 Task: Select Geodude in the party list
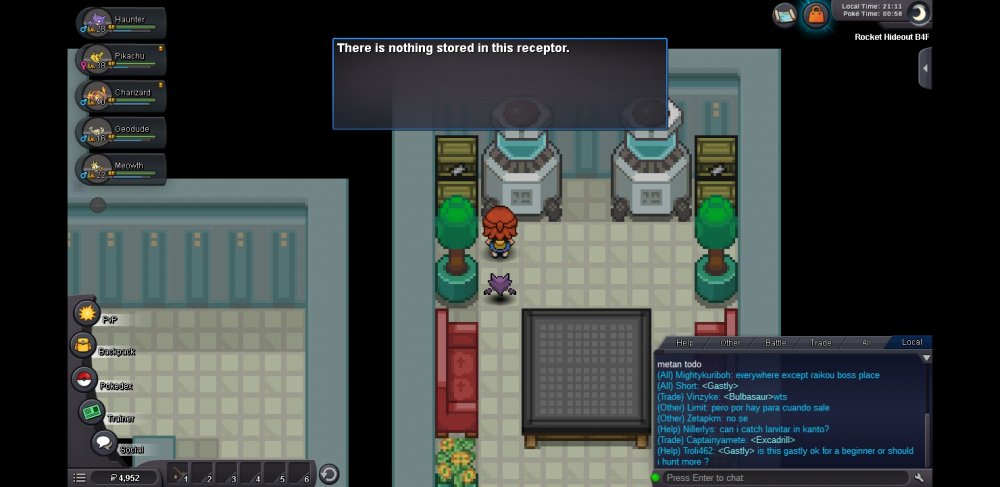(x=122, y=133)
